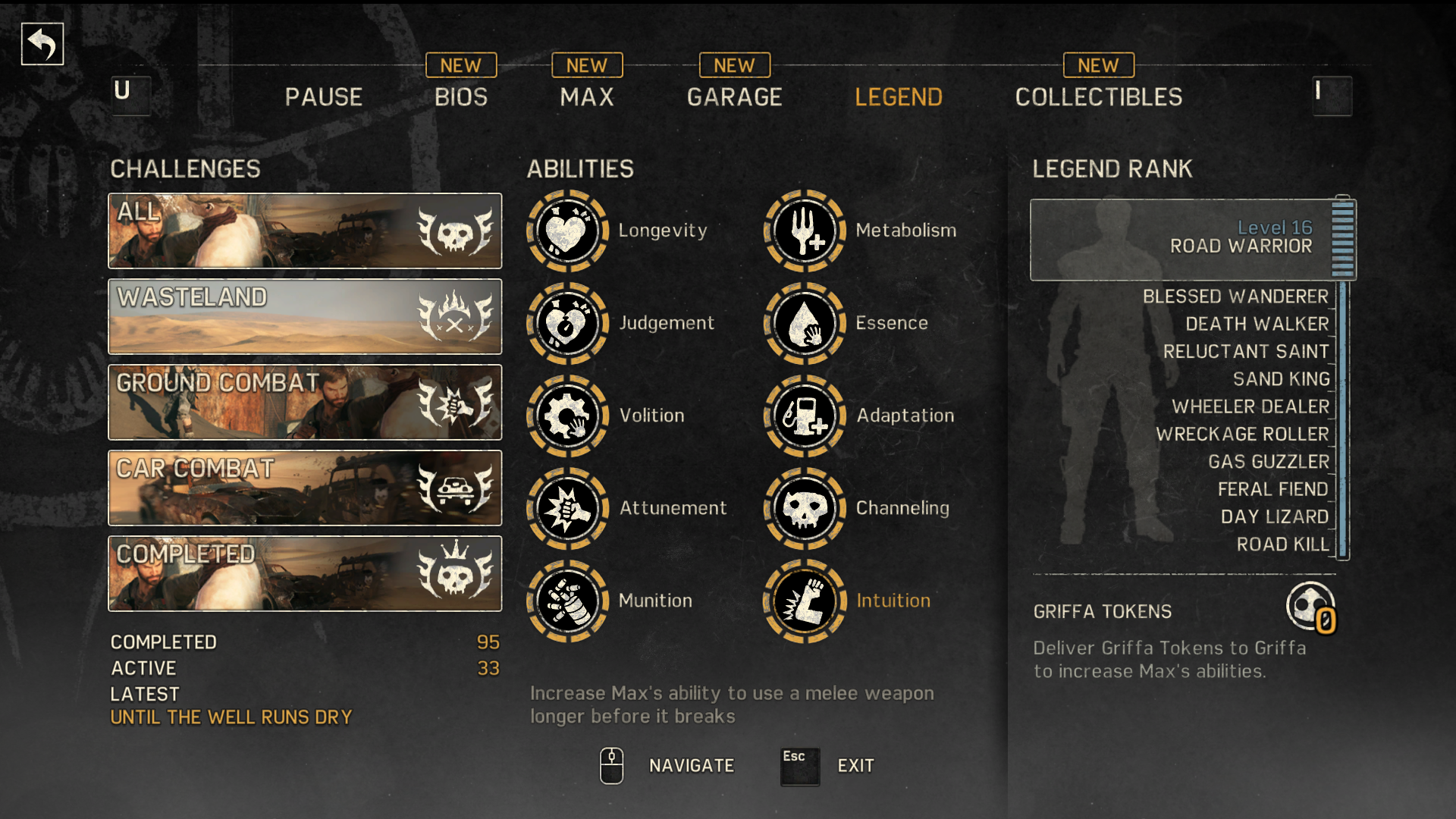
Task: Click the Judgement ability icon
Action: point(567,324)
